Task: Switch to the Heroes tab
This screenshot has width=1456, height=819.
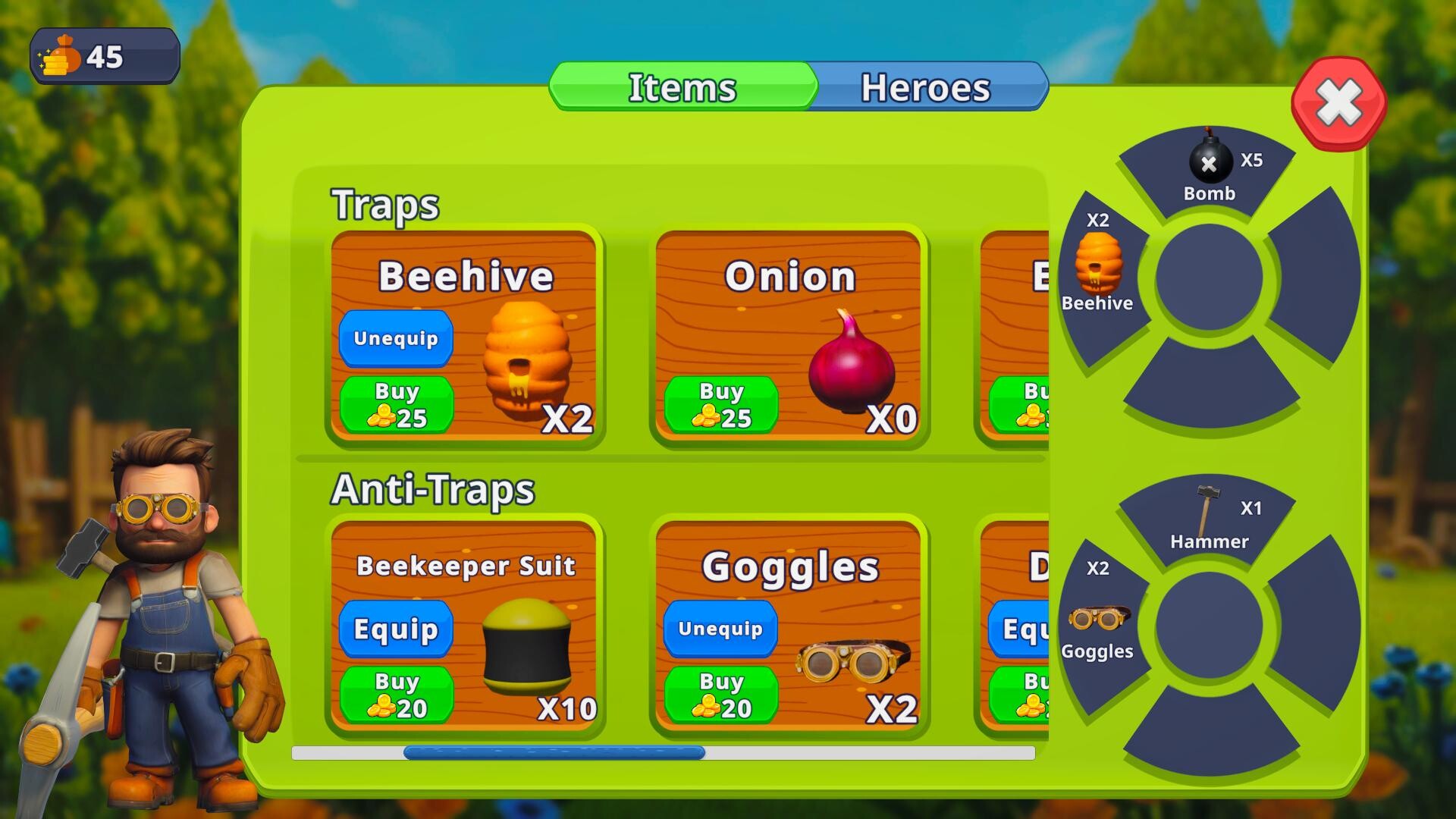Action: point(925,87)
